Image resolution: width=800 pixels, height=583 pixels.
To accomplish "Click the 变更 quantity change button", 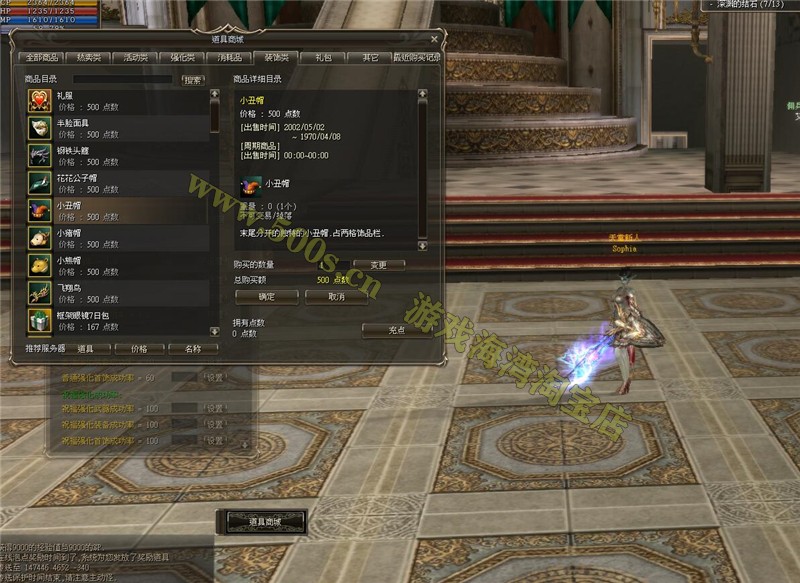I will [x=378, y=265].
